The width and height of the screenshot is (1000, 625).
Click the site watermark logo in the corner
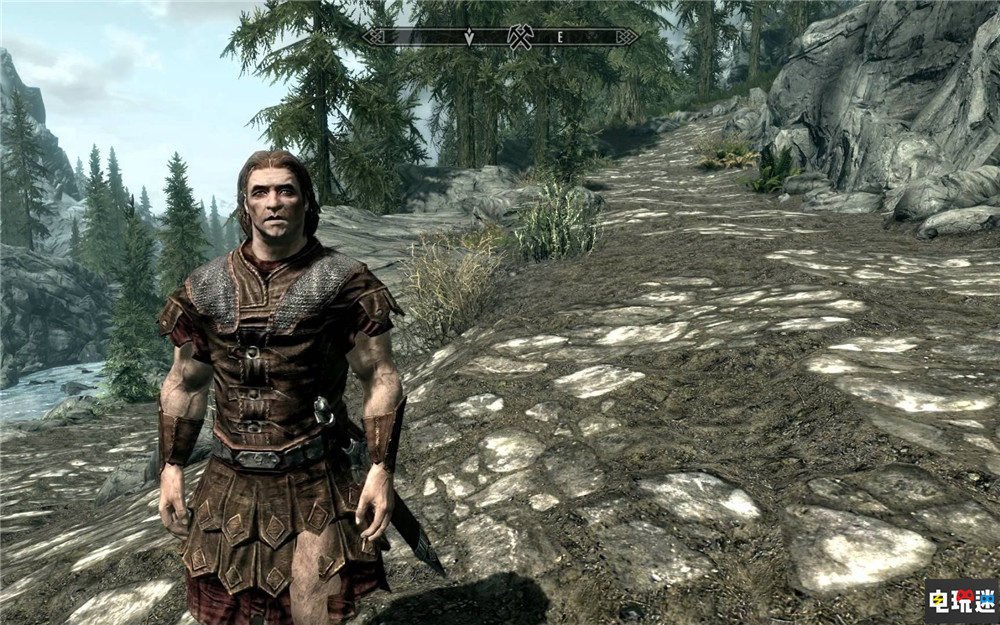pos(959,602)
